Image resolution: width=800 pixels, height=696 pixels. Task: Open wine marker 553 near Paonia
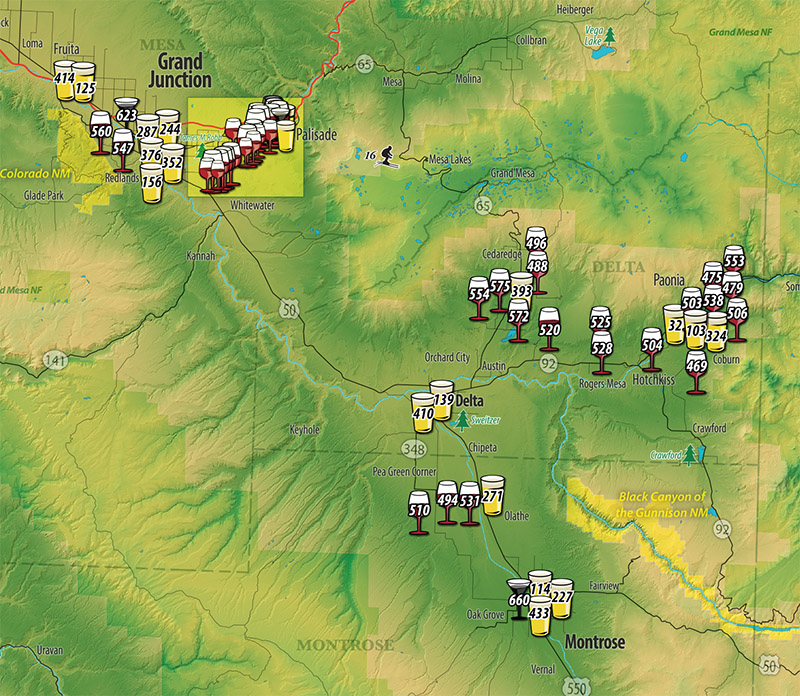(x=734, y=261)
